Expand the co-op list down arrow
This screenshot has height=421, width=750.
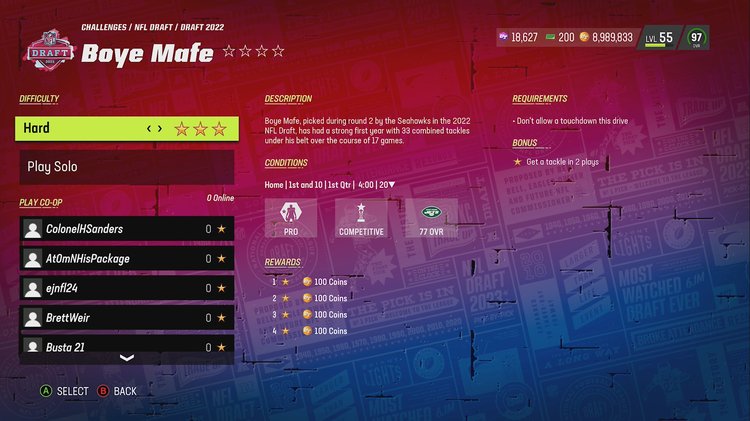pyautogui.click(x=126, y=357)
